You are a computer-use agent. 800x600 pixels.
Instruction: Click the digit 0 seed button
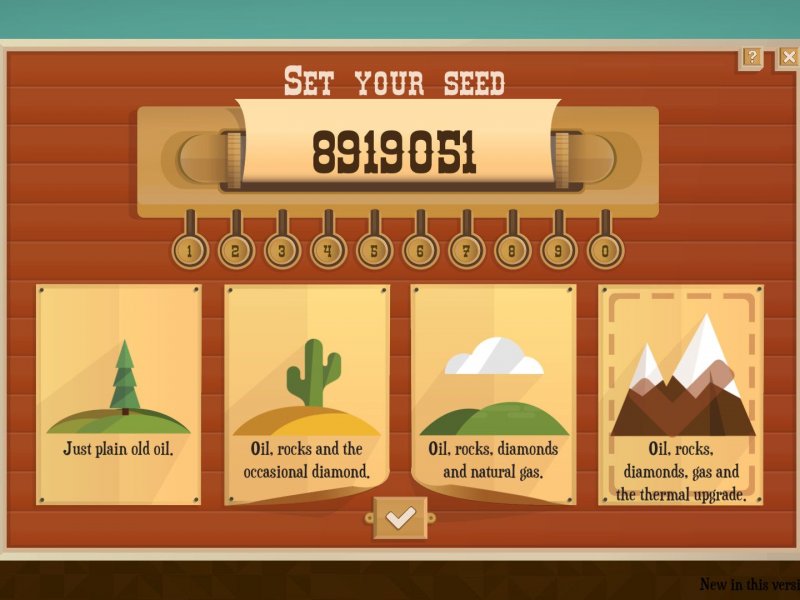pos(604,251)
